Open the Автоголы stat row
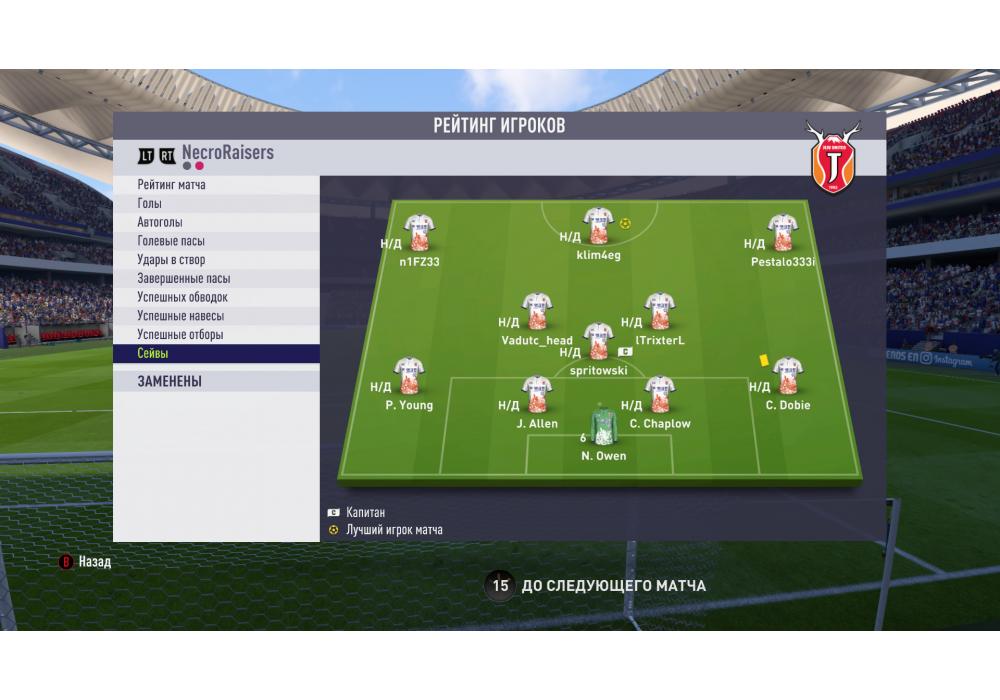This screenshot has height=700, width=1000. click(x=216, y=222)
